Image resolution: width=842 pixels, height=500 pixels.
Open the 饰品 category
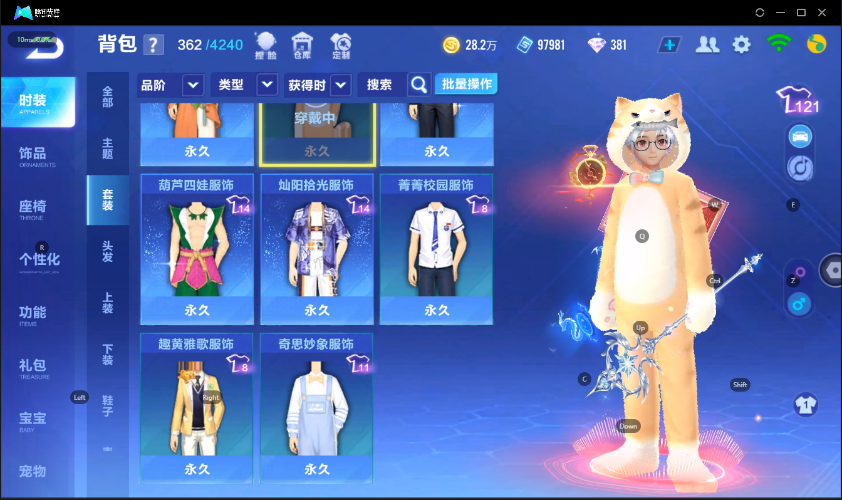tap(37, 155)
